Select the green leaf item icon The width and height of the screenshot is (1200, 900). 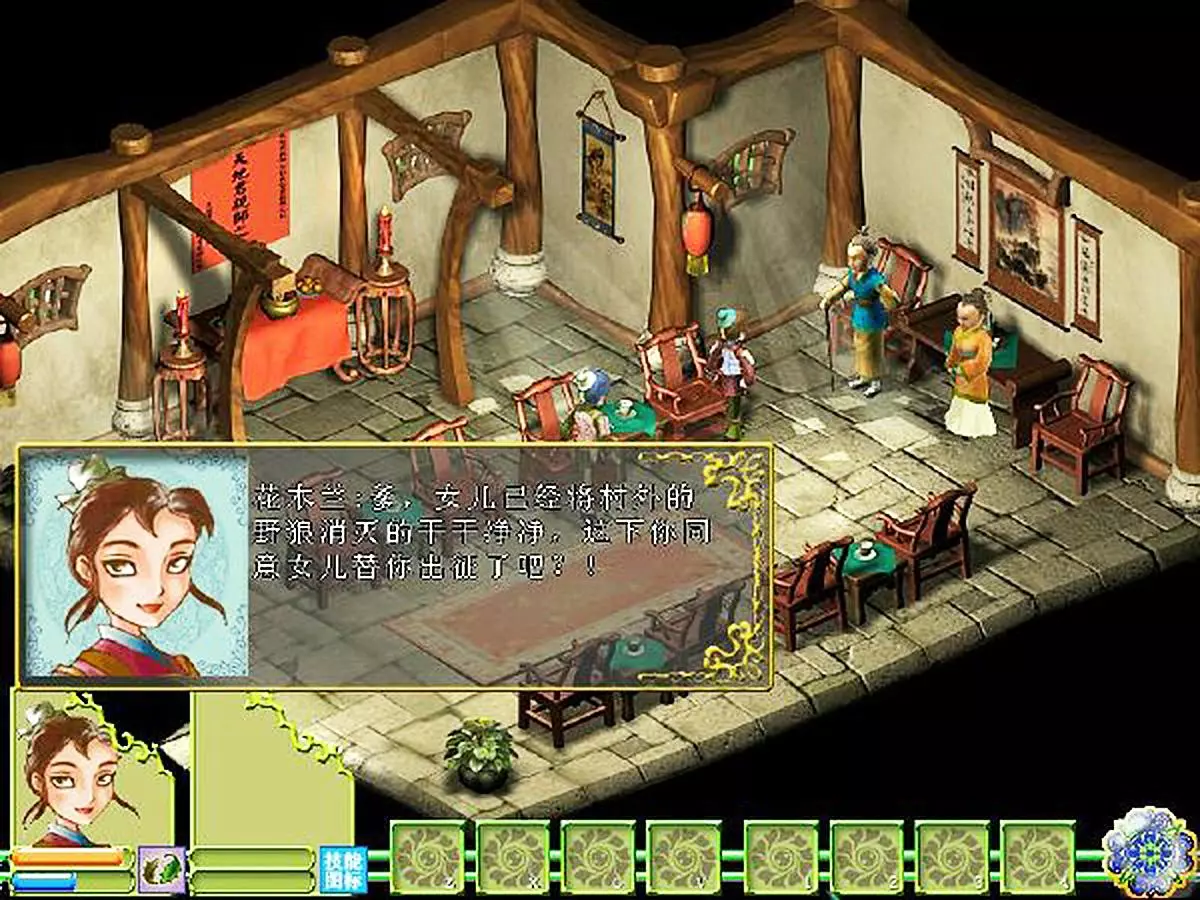(x=162, y=868)
